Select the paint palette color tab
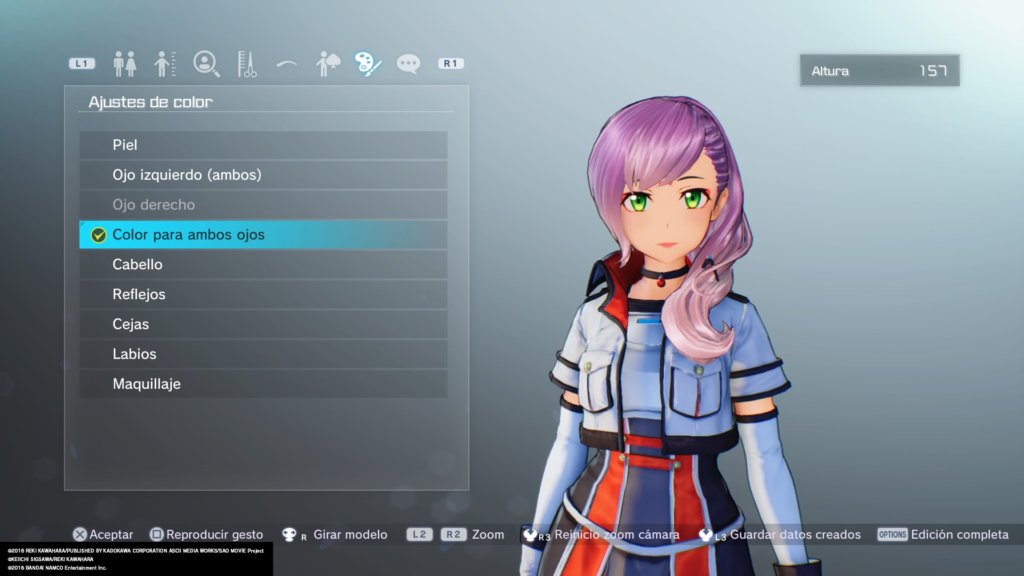The image size is (1024, 576). pos(367,64)
